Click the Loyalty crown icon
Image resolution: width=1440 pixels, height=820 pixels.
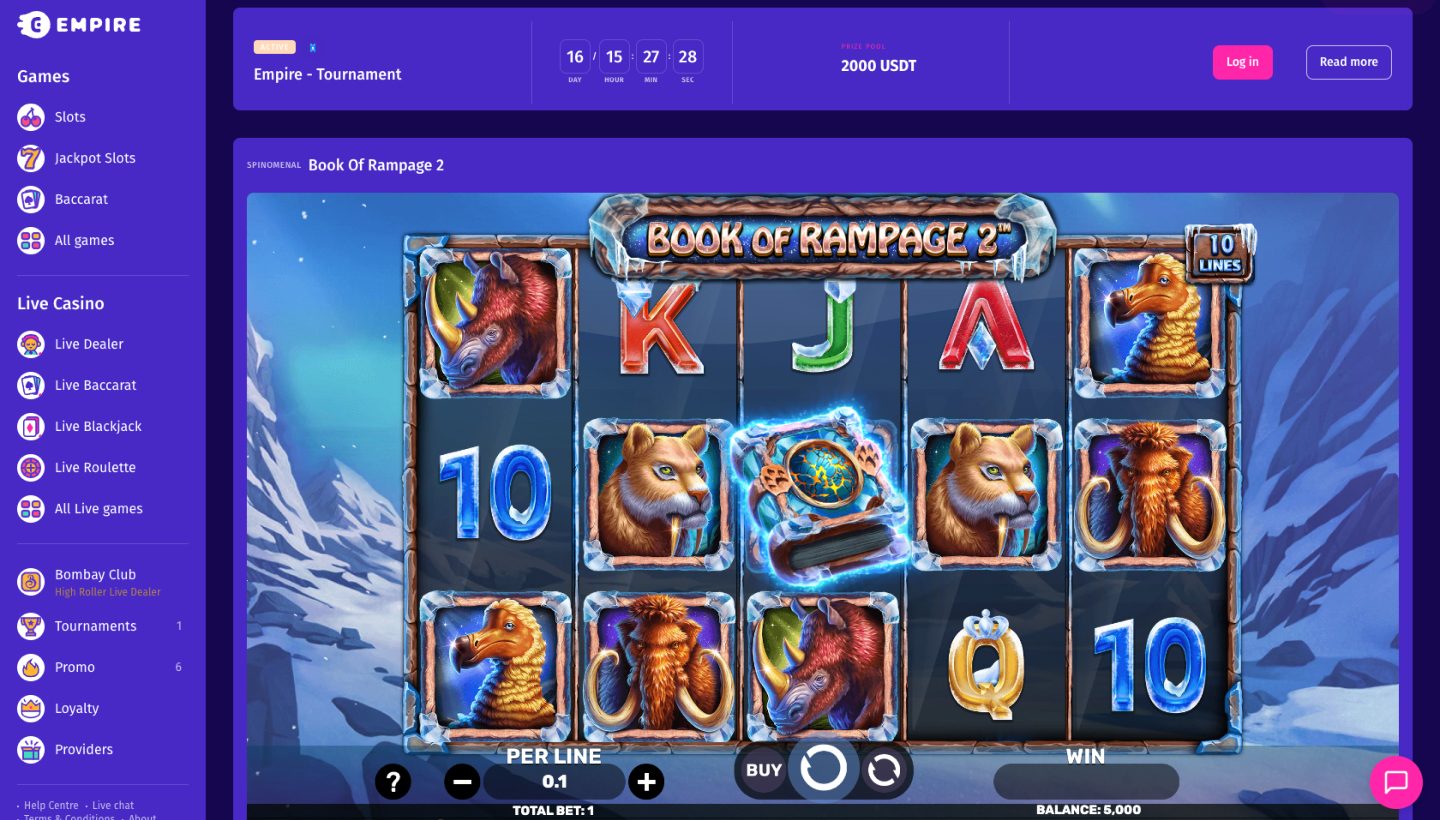30,708
